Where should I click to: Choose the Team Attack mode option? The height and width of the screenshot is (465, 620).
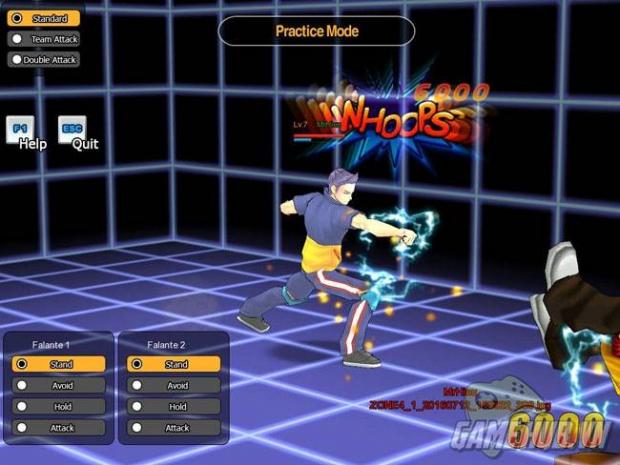pos(44,39)
